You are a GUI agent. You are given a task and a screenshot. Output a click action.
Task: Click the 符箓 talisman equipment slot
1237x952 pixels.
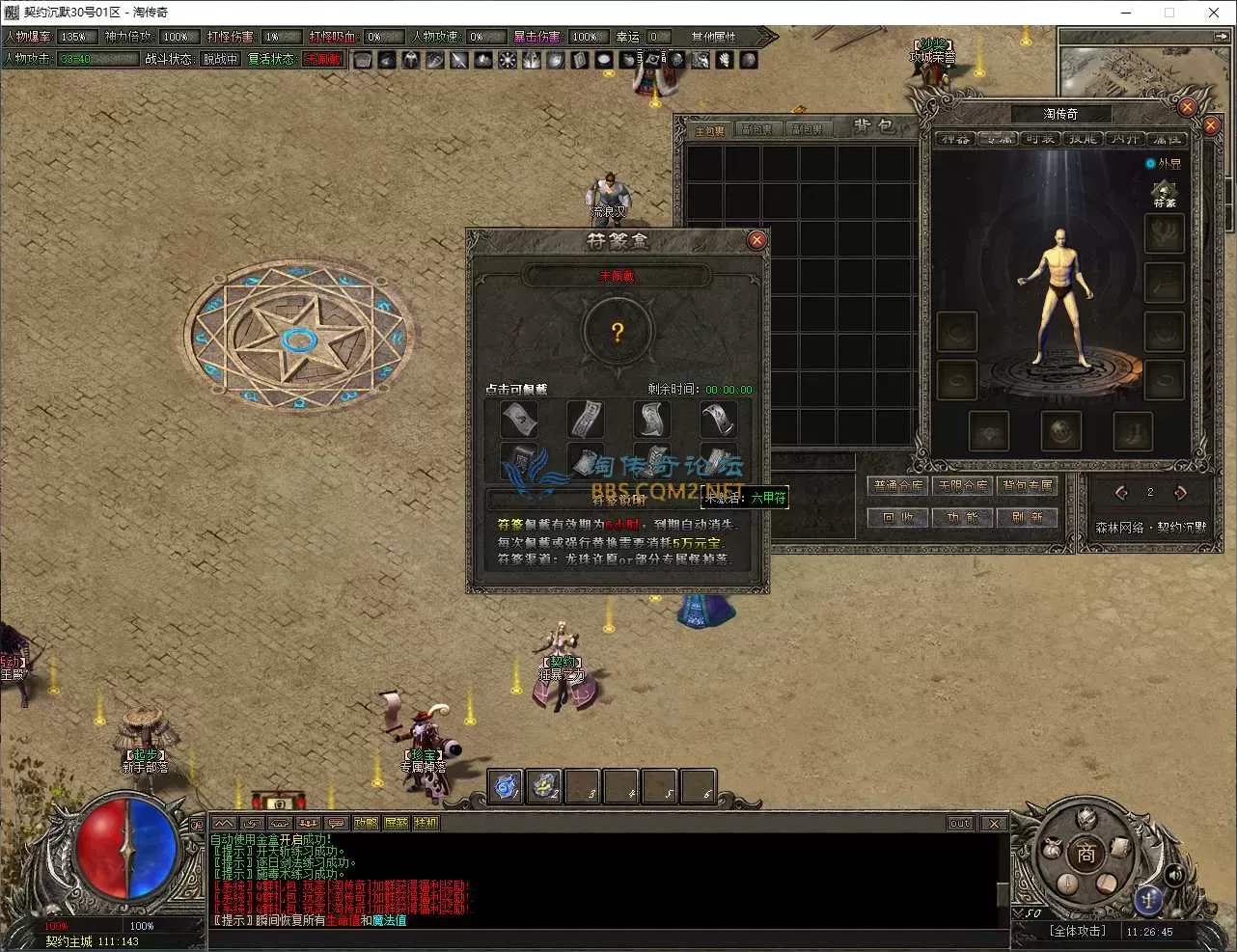point(1165,192)
